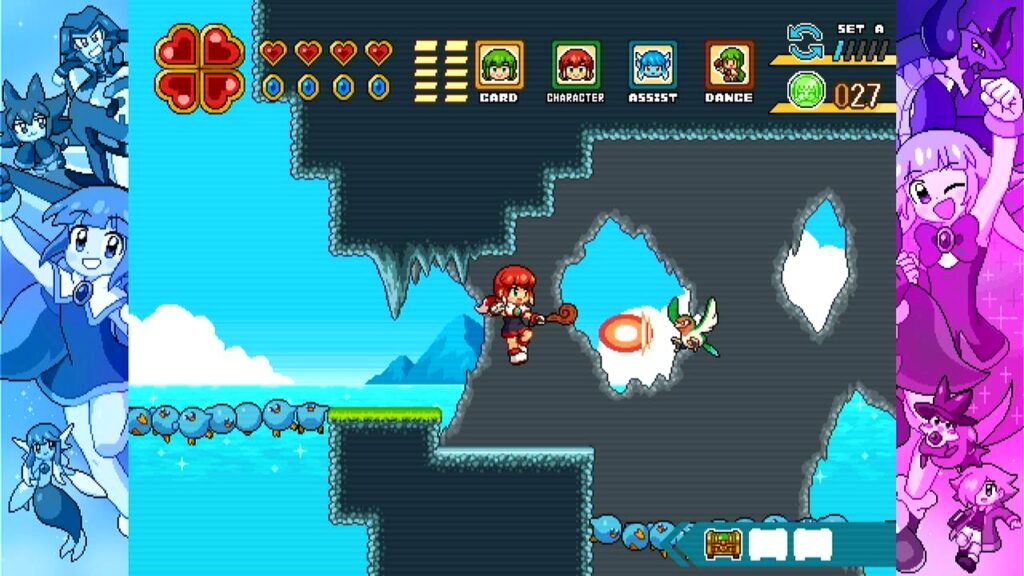Select the Card slot icon
Image resolution: width=1024 pixels, height=576 pixels.
[x=498, y=65]
